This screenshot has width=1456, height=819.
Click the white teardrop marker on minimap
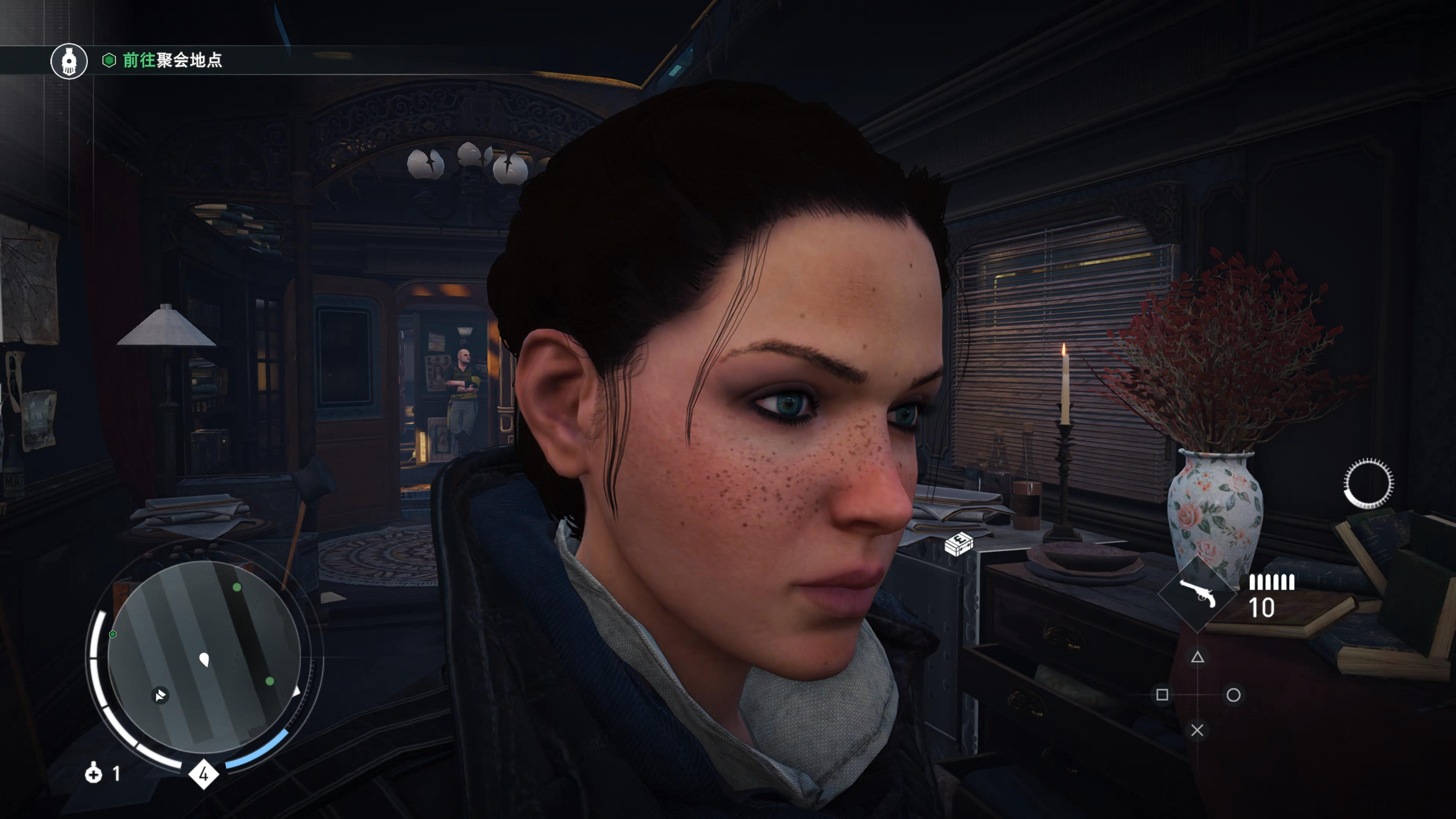[x=205, y=659]
